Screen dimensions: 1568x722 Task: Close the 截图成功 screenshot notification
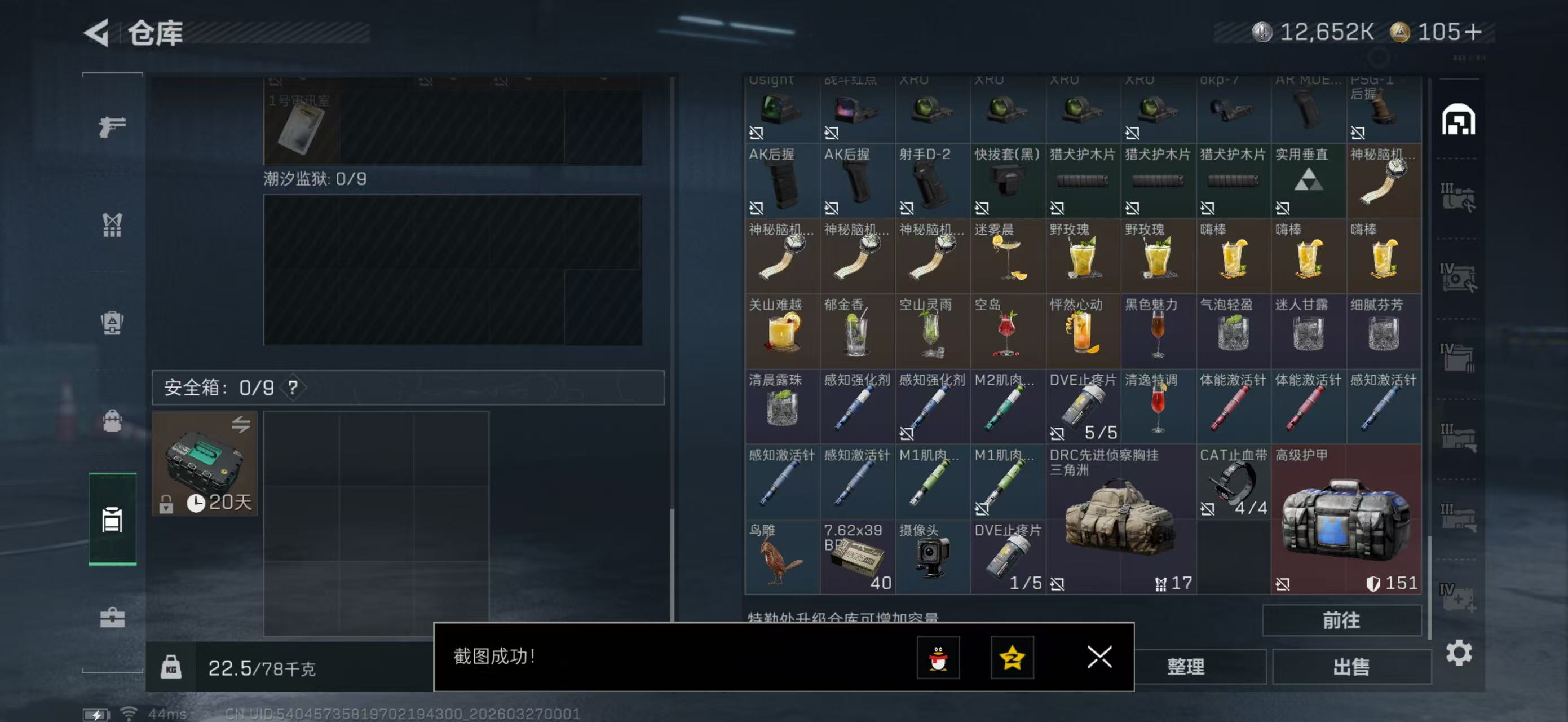(x=1099, y=657)
